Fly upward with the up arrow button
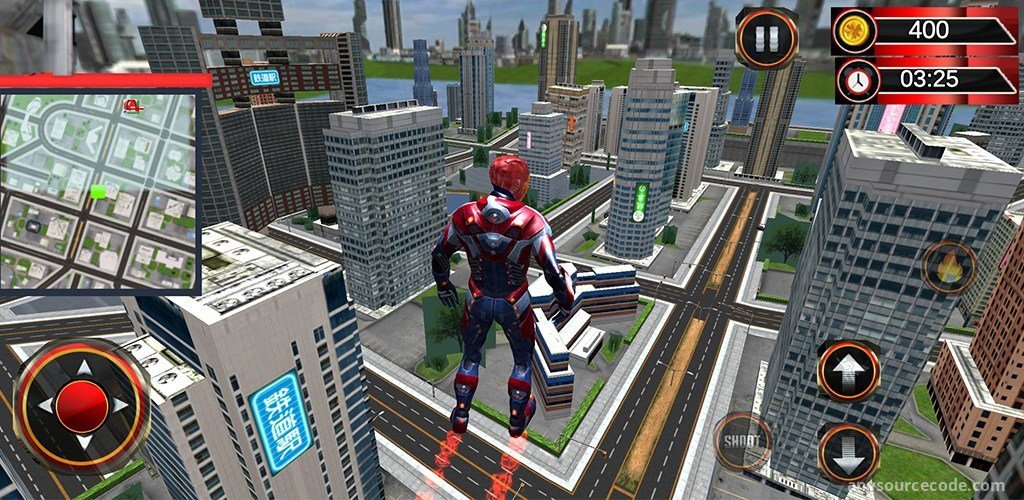1024x500 pixels. point(848,371)
